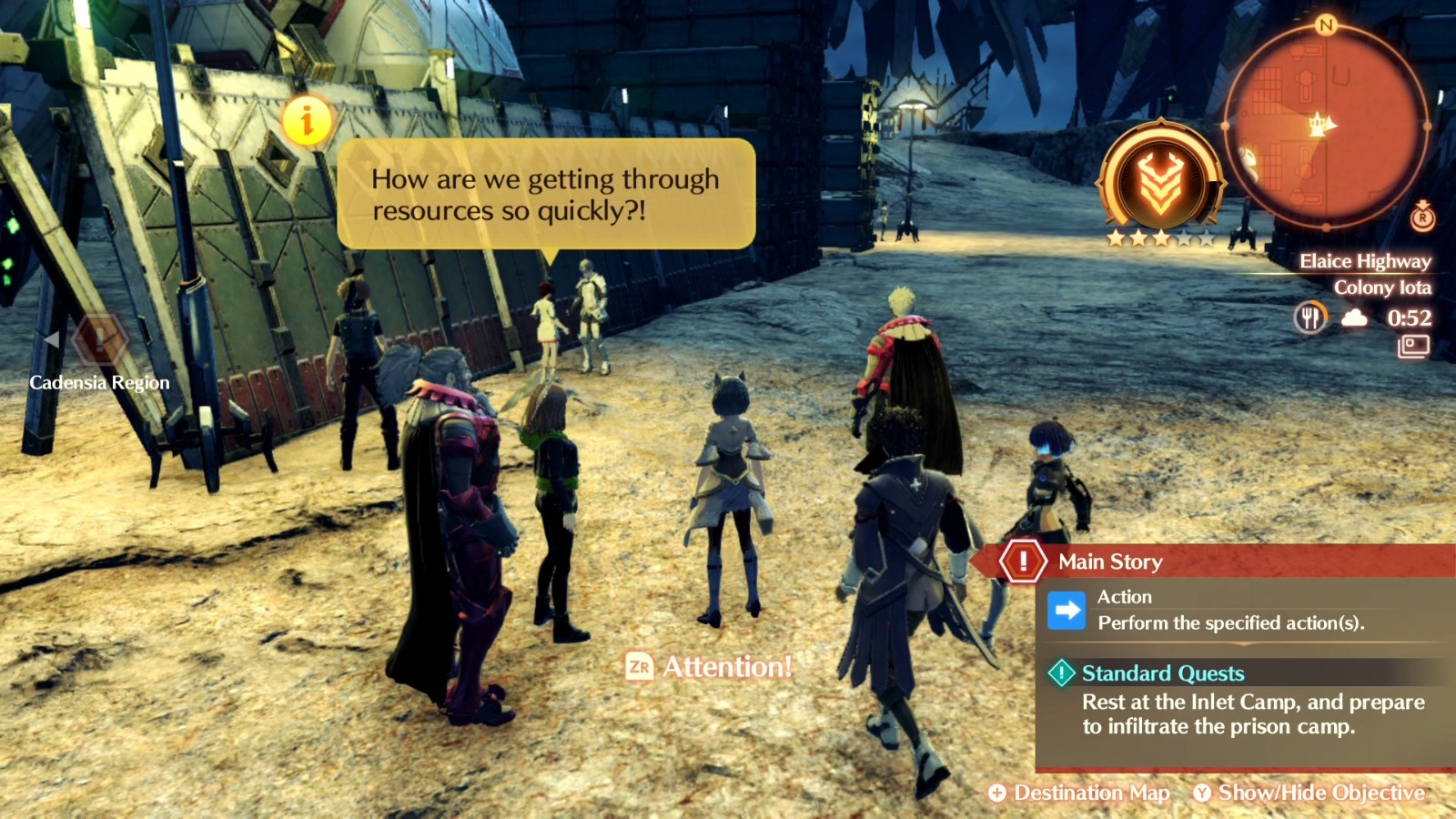Click the cloudy weather icon near the clock

coord(1353,318)
